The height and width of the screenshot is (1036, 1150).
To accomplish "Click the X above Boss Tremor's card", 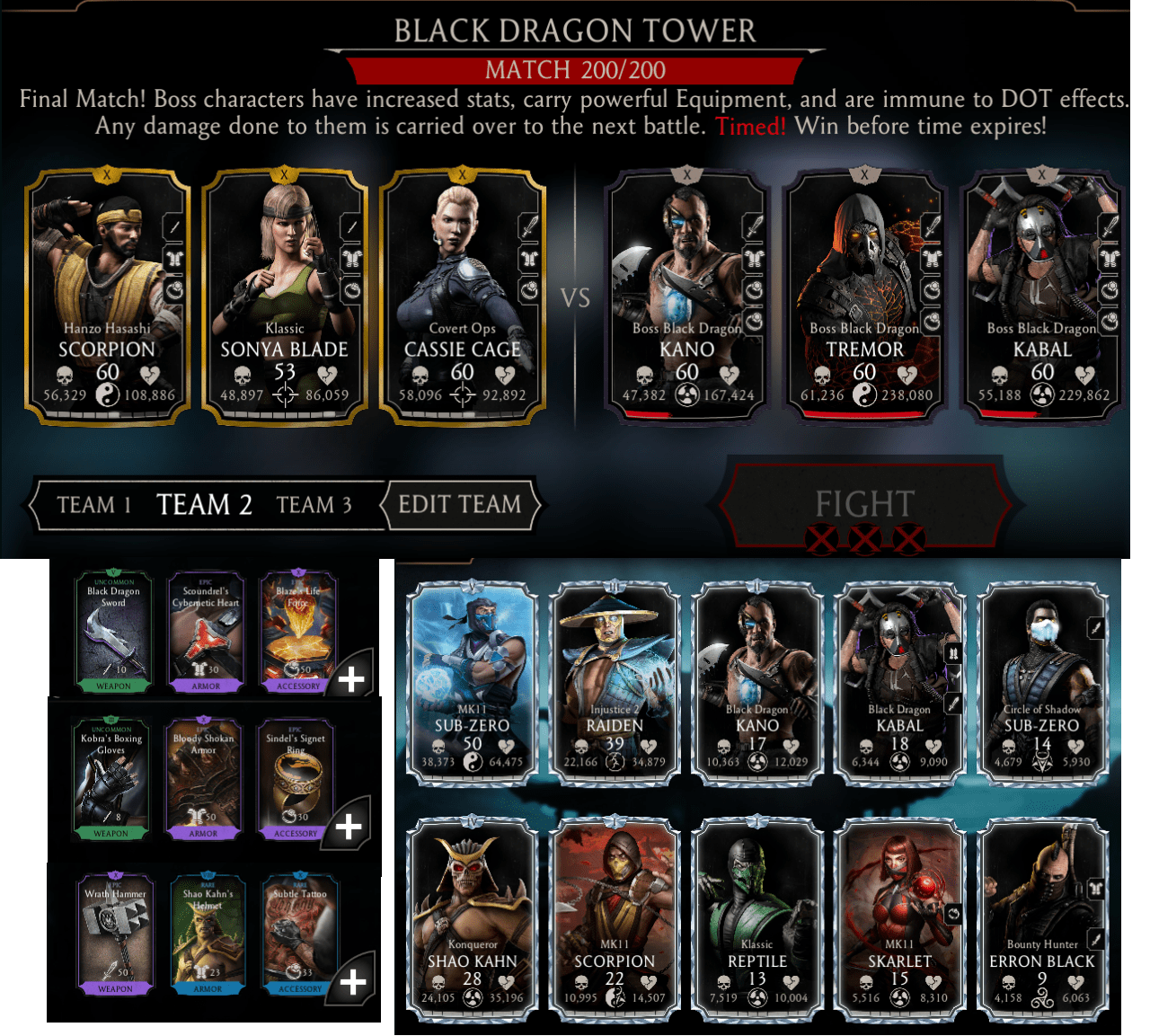I will [x=864, y=174].
